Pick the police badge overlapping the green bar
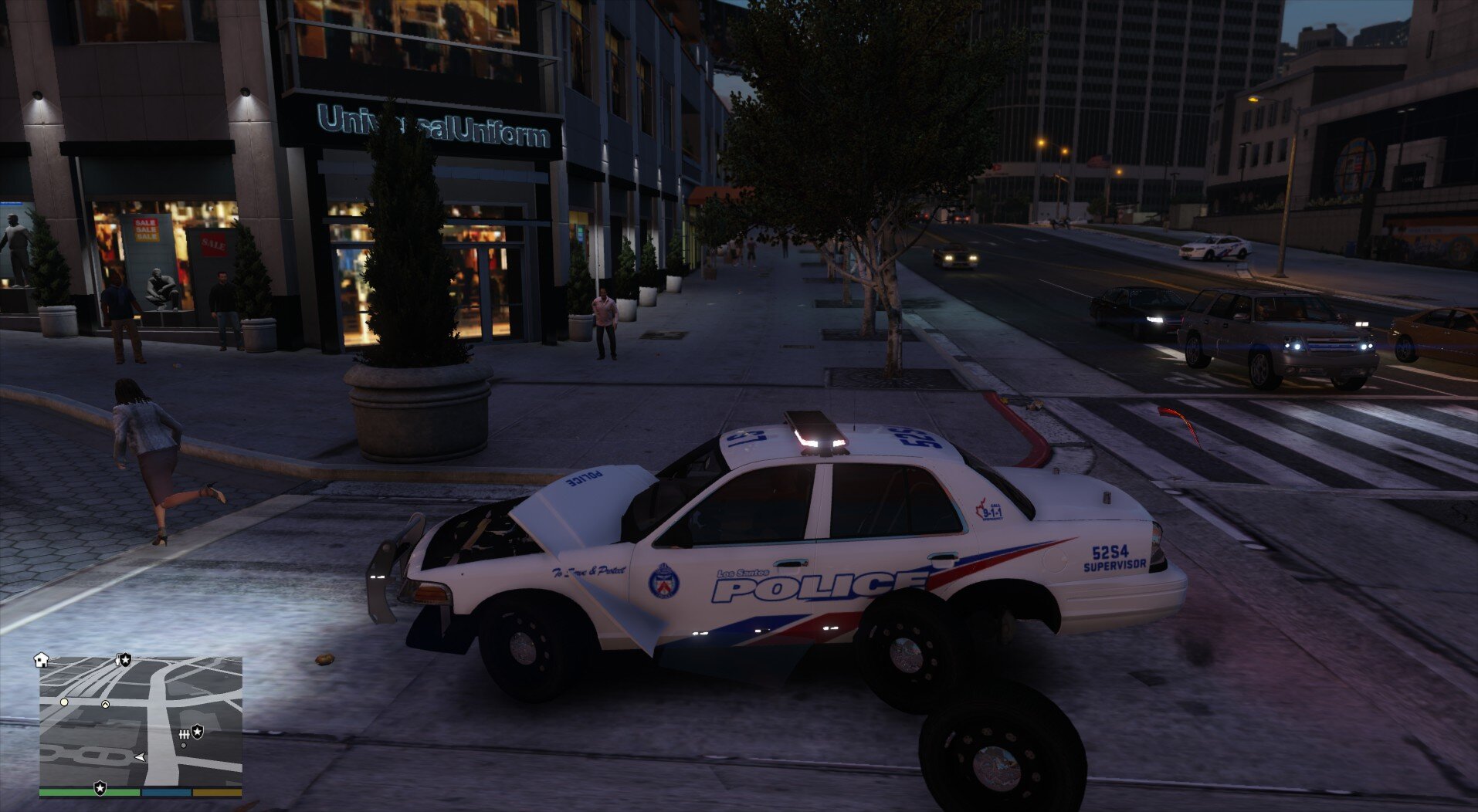 (100, 788)
